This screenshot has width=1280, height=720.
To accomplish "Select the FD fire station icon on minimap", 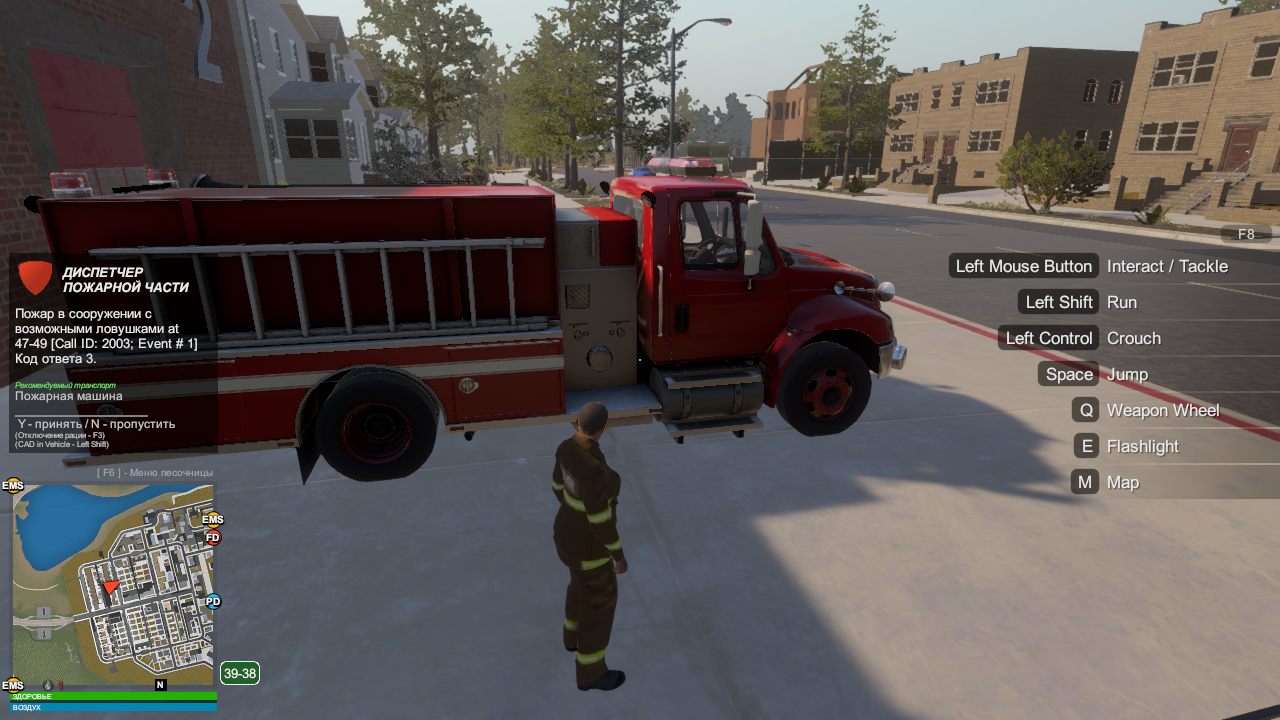I will pyautogui.click(x=212, y=537).
